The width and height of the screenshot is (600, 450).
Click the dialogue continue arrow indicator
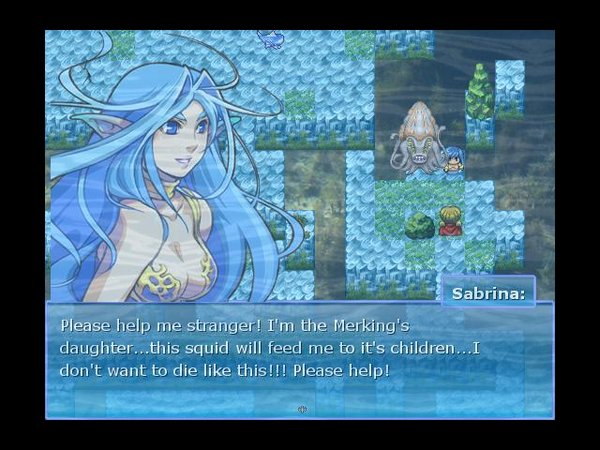(302, 409)
